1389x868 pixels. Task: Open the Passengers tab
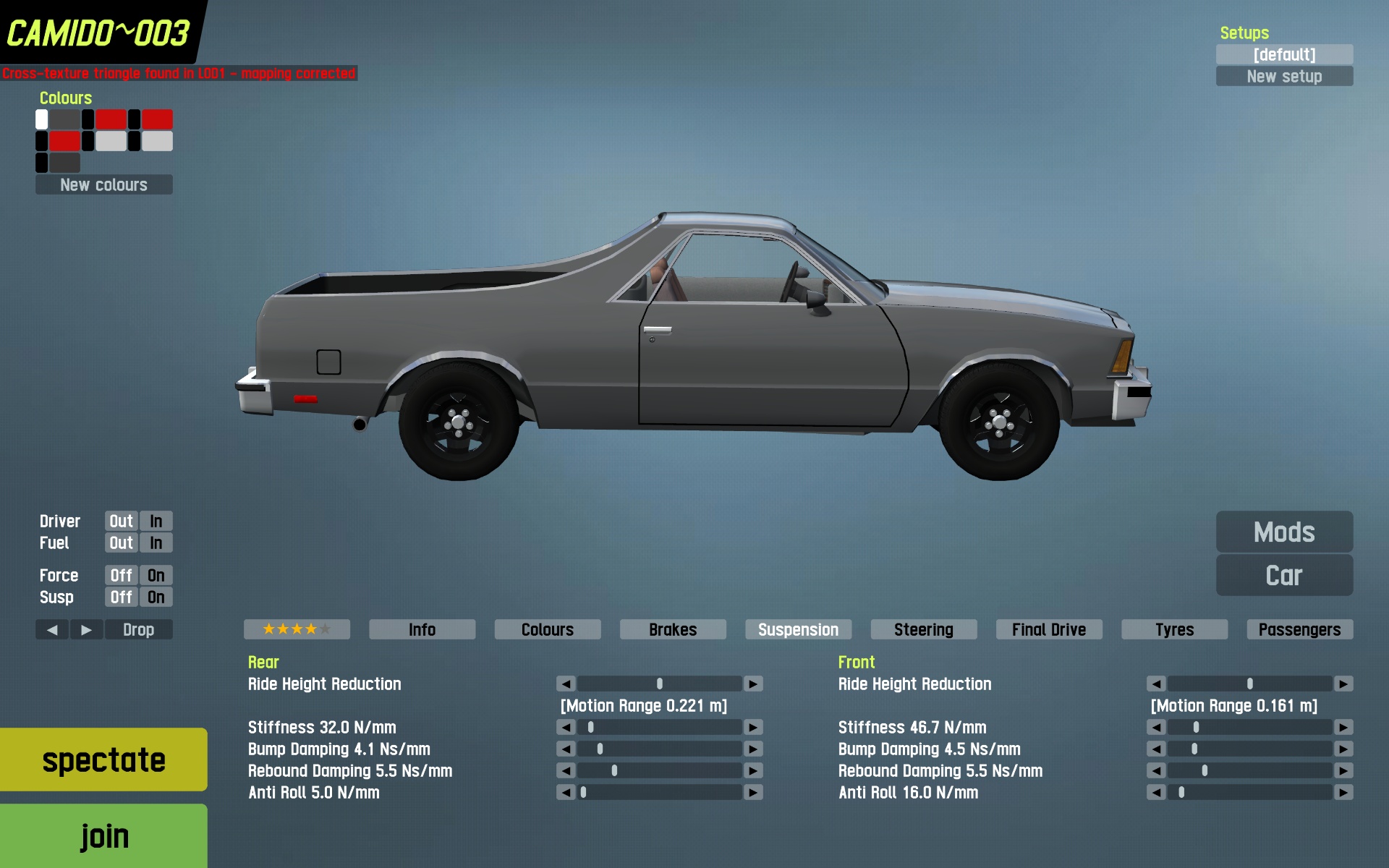[x=1299, y=629]
